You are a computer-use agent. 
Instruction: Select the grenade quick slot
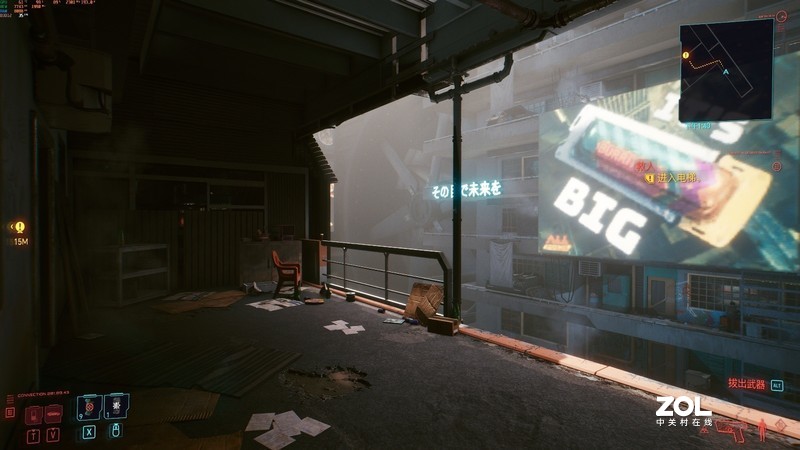coord(116,406)
